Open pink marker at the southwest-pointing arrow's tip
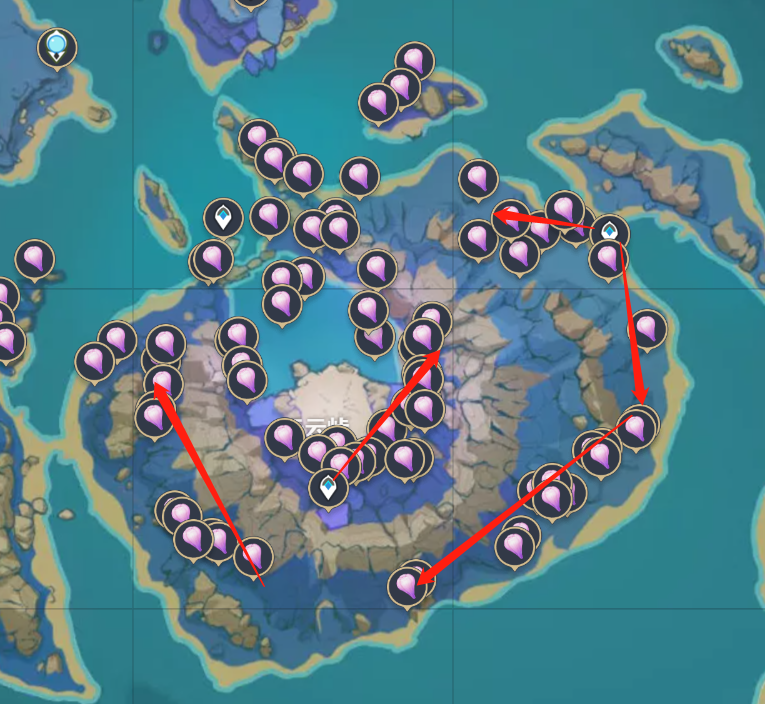The height and width of the screenshot is (704, 765). (x=407, y=585)
